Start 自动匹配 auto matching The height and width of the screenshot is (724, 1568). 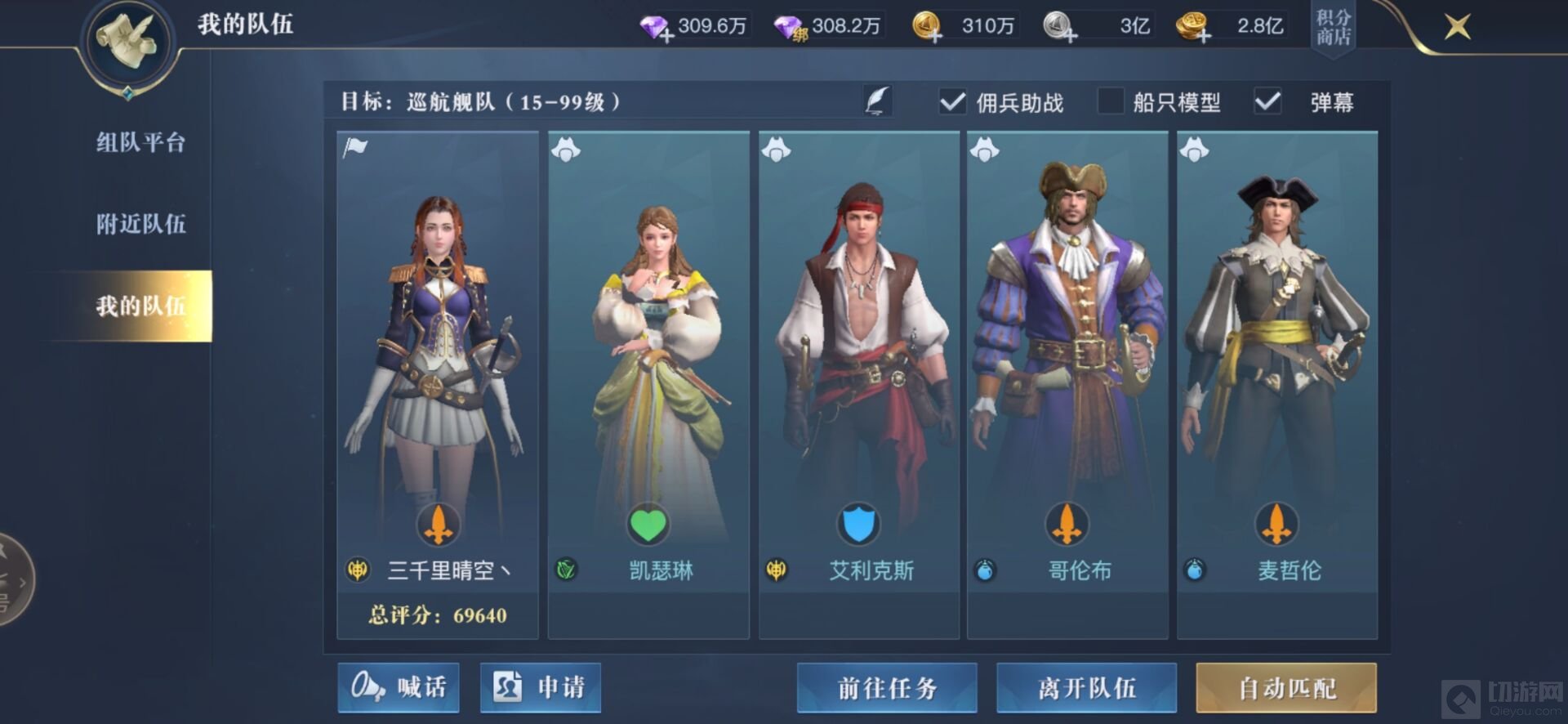click(1286, 687)
